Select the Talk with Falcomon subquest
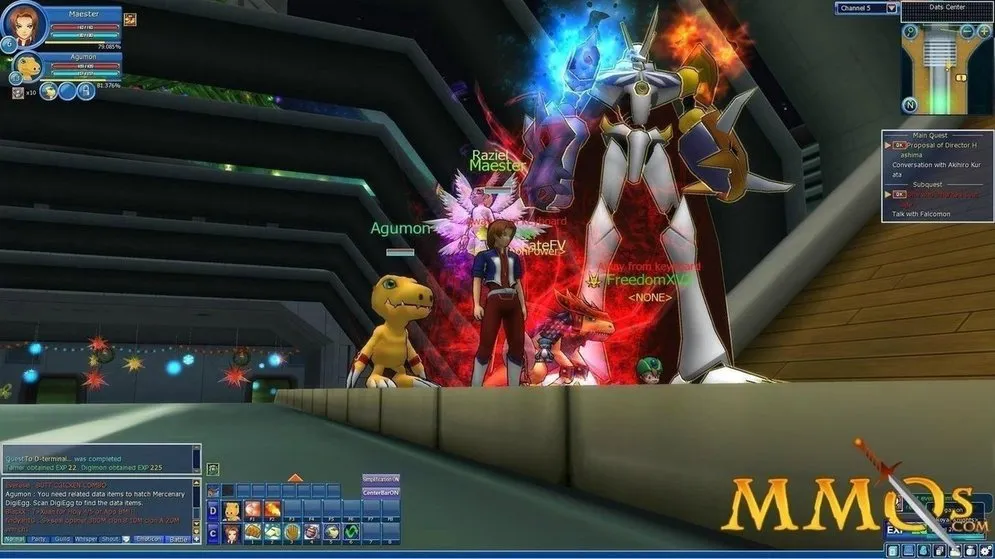 point(922,214)
